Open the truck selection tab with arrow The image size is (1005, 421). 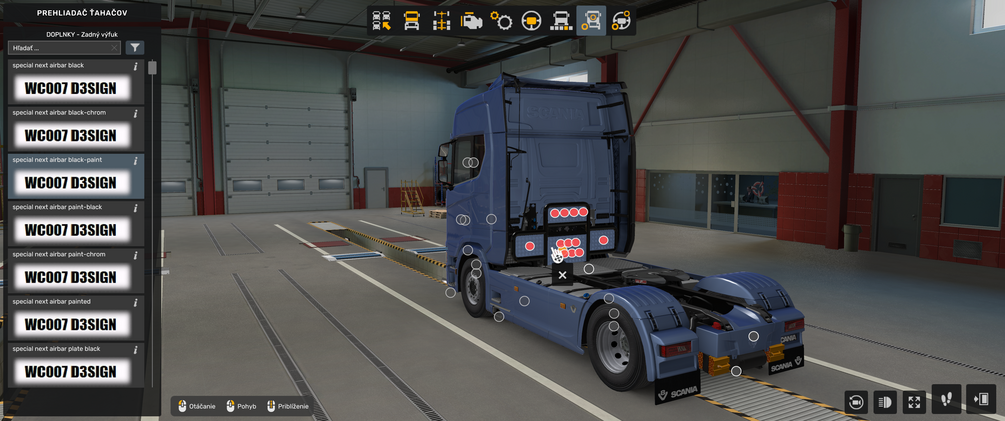(381, 21)
